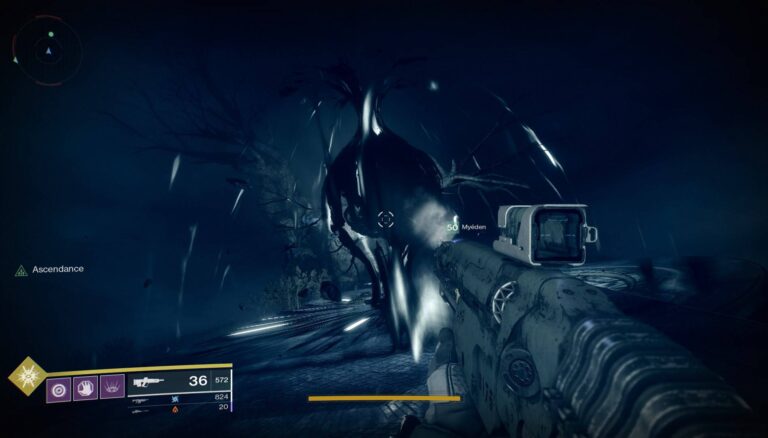Switch to the second weapon below the rifle
The image size is (768, 438).
(x=143, y=398)
